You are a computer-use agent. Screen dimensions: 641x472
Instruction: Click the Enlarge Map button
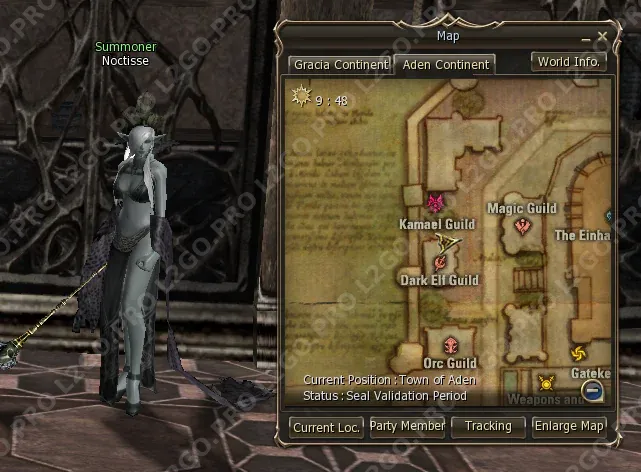[x=569, y=427]
